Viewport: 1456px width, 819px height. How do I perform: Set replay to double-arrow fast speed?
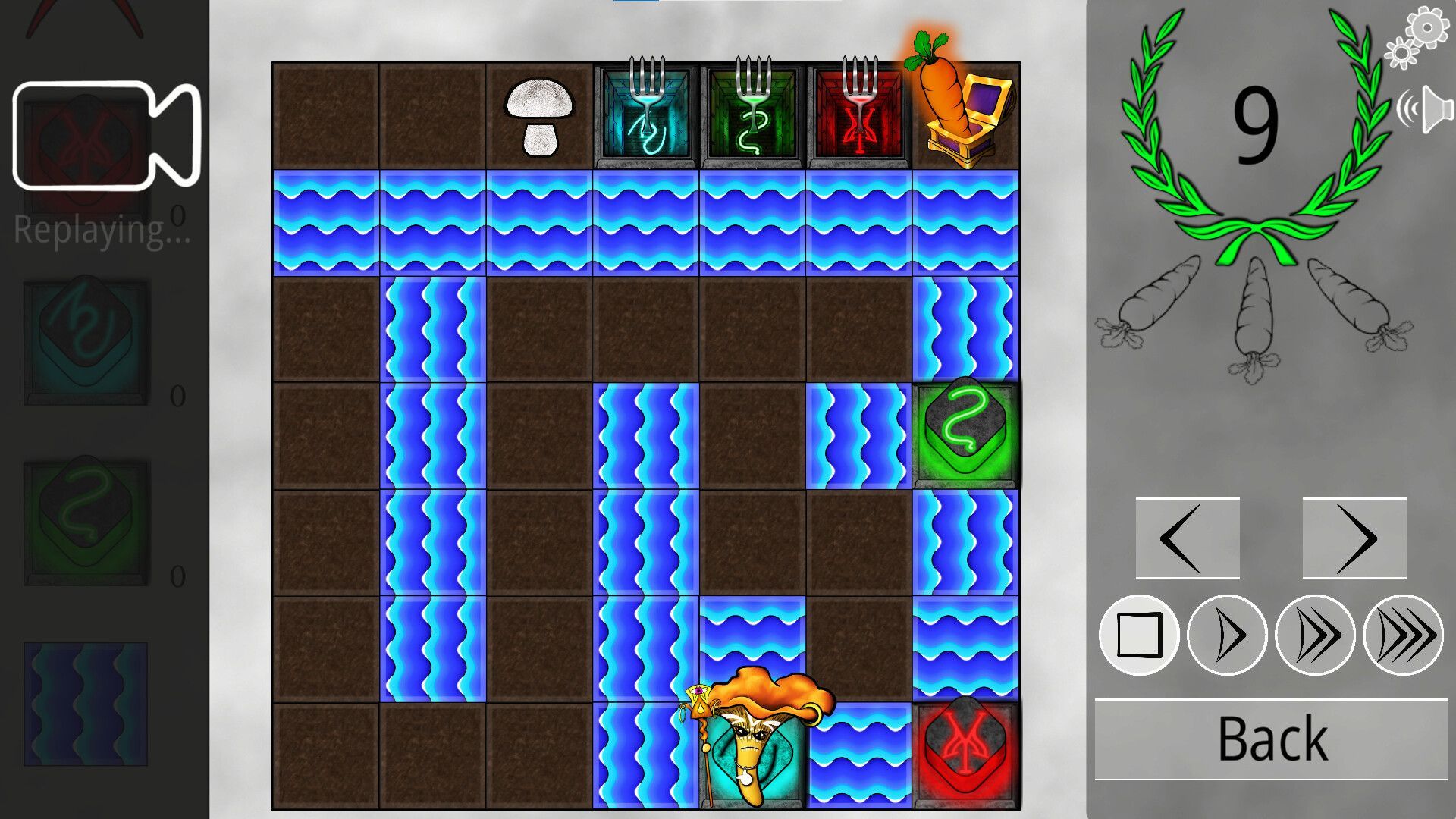pos(1314,635)
